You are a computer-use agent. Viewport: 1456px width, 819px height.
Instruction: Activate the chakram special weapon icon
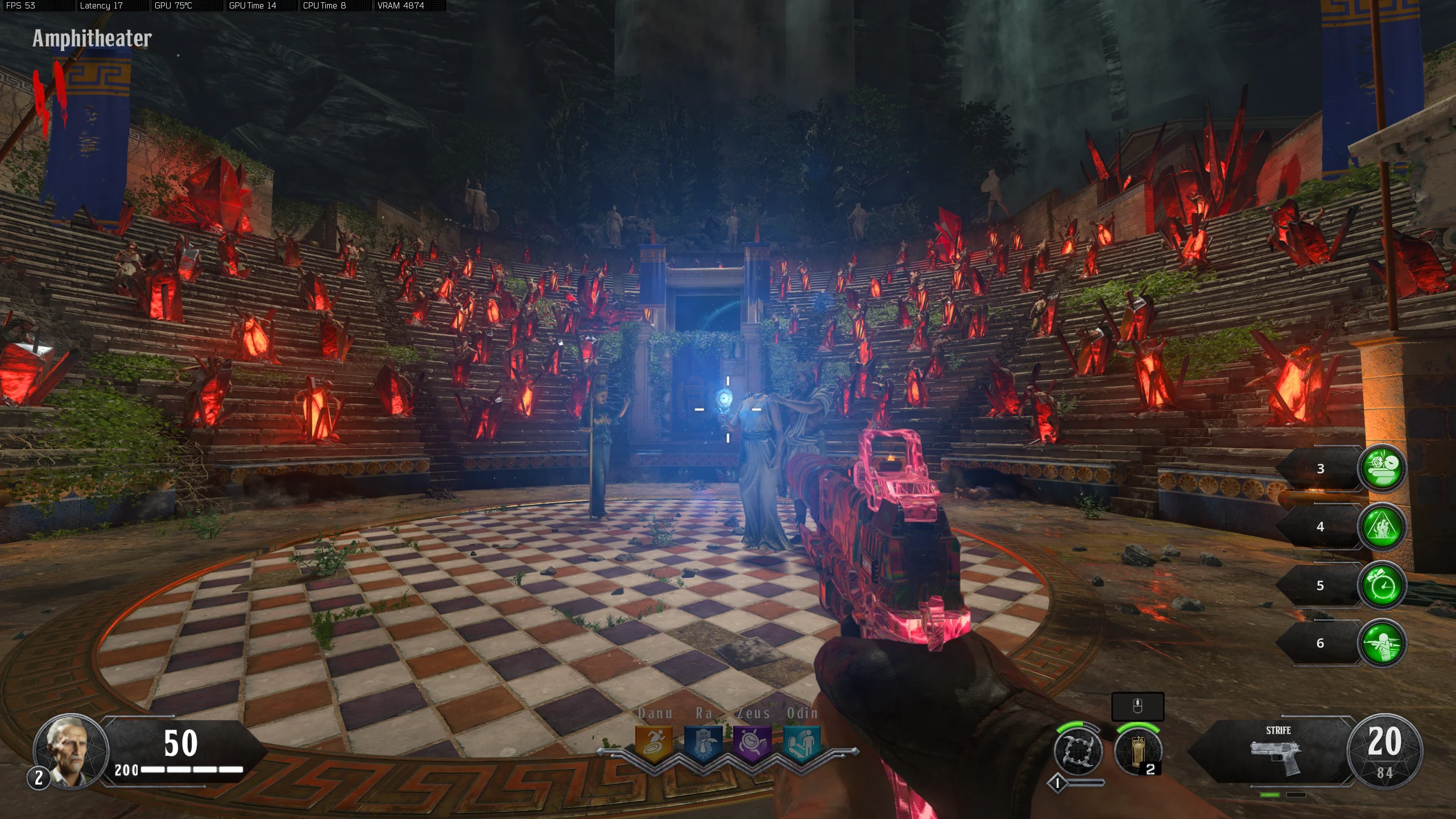coord(1078,751)
